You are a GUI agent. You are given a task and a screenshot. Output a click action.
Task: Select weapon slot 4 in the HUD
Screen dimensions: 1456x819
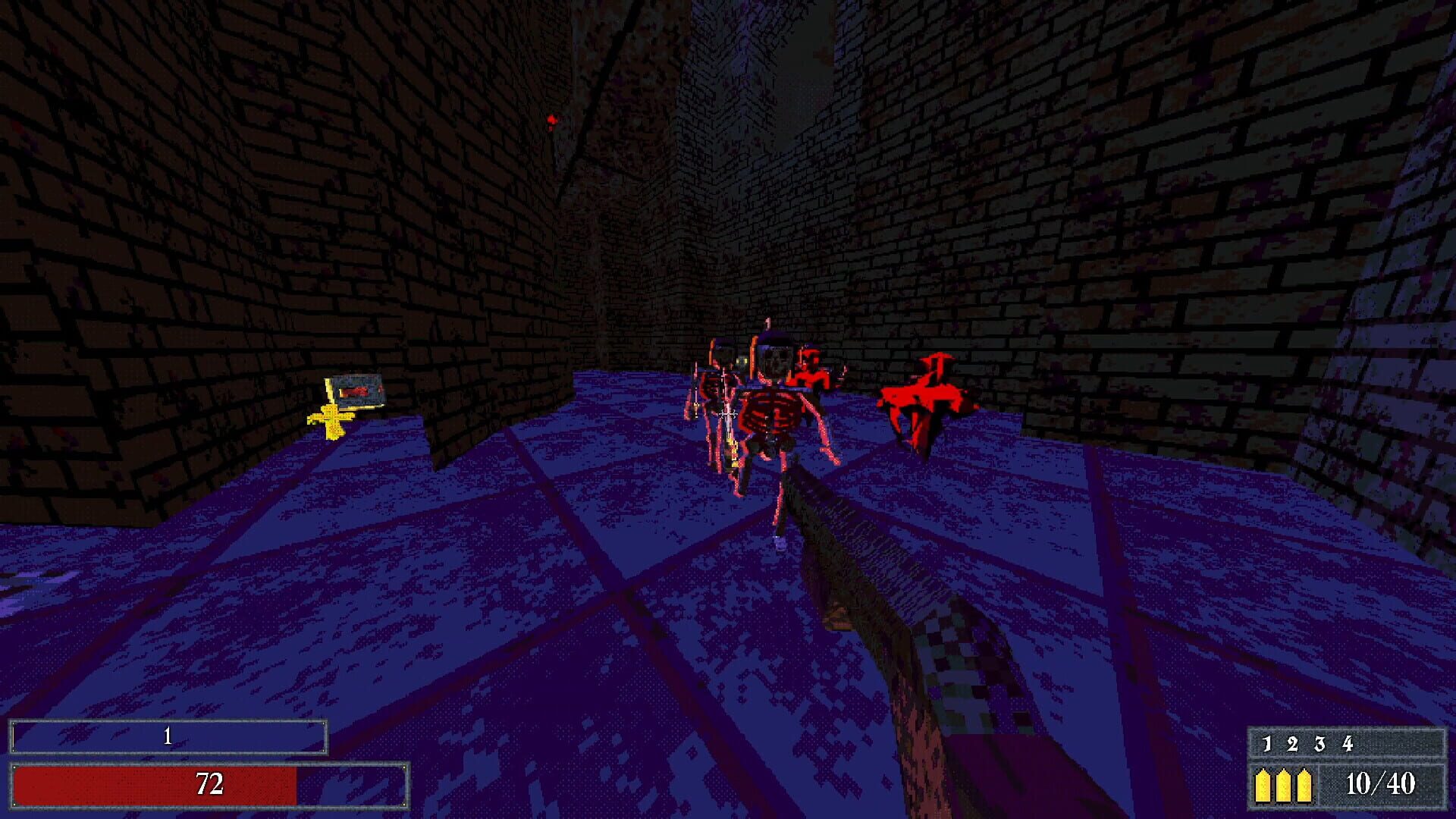coord(1349,743)
